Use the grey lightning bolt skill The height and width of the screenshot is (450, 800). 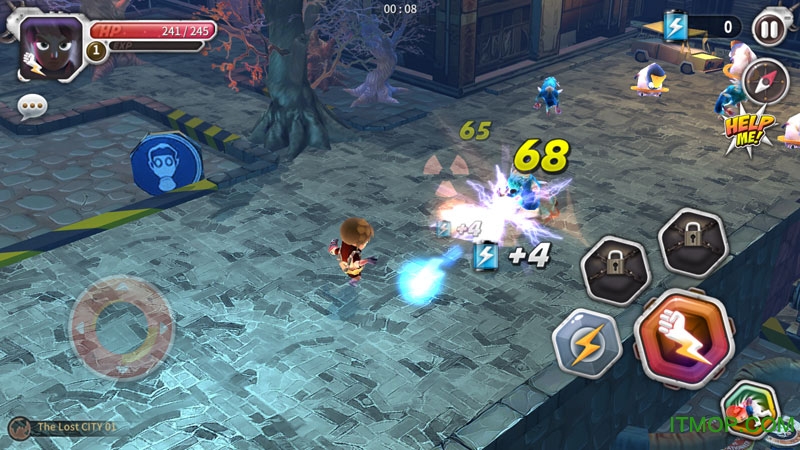click(x=587, y=343)
